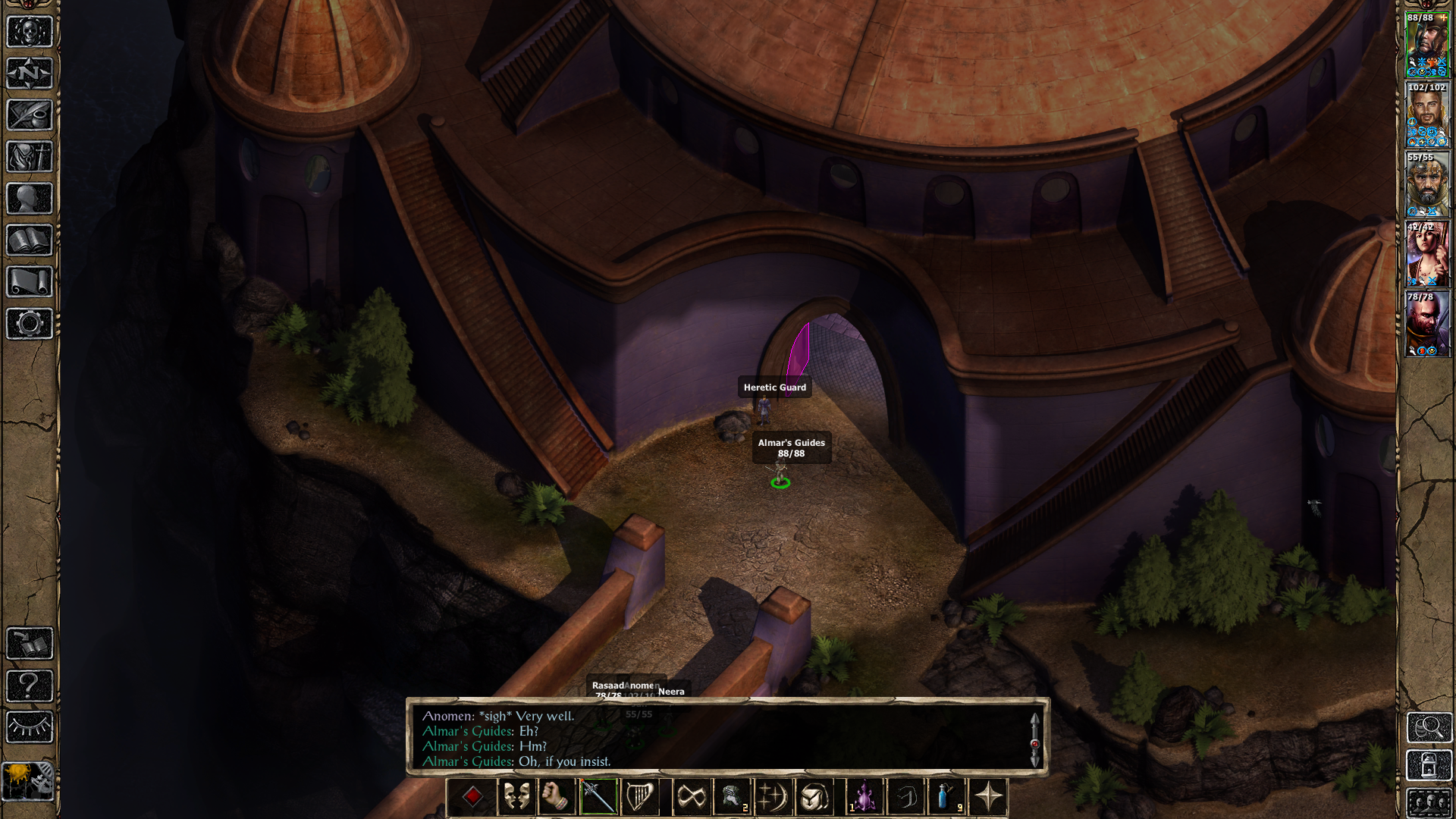Image resolution: width=1456 pixels, height=819 pixels.
Task: Open the priest scroll button
Action: (x=30, y=282)
